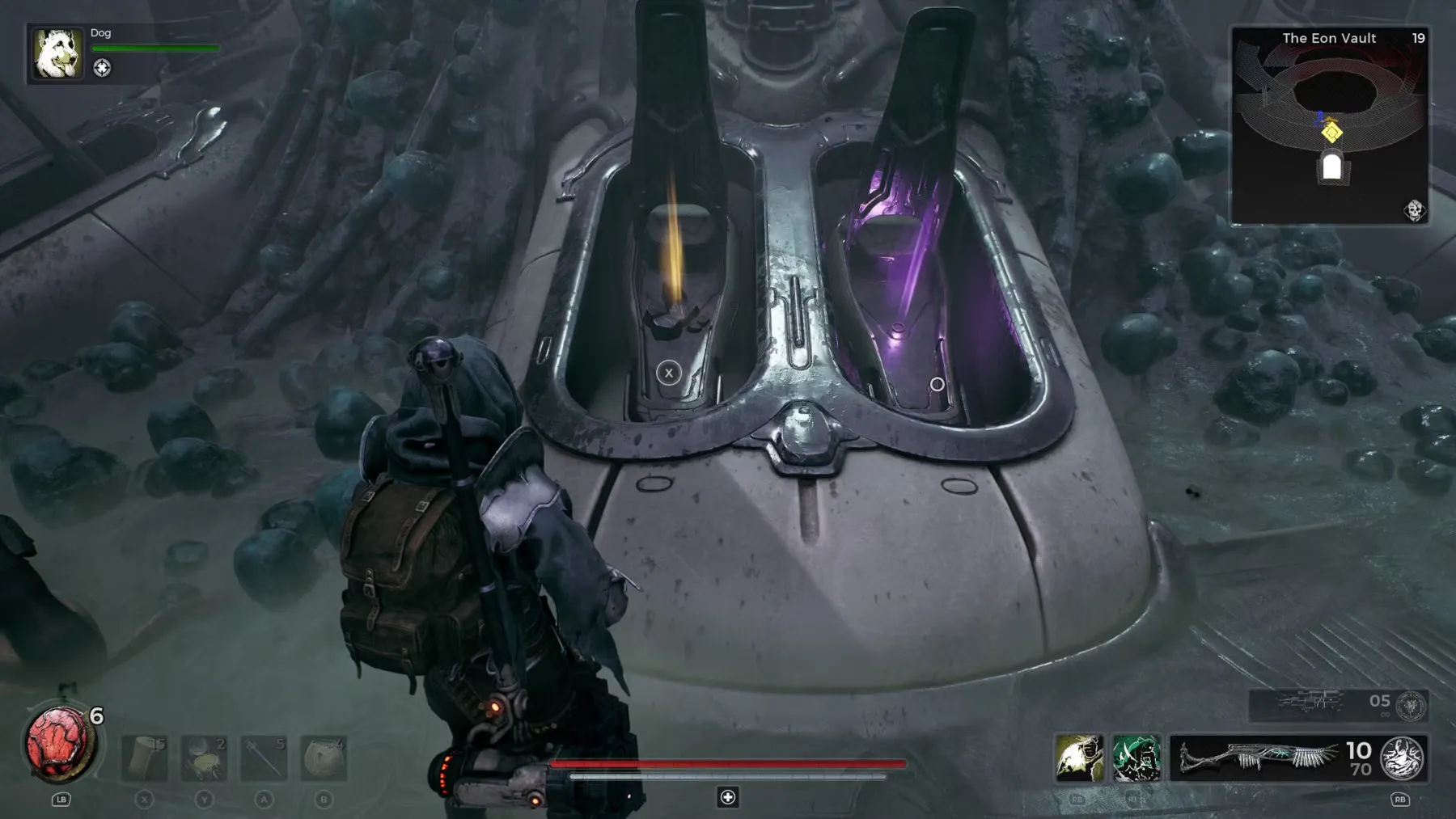1456x819 pixels.
Task: Use the red heart relic
Action: click(x=59, y=745)
